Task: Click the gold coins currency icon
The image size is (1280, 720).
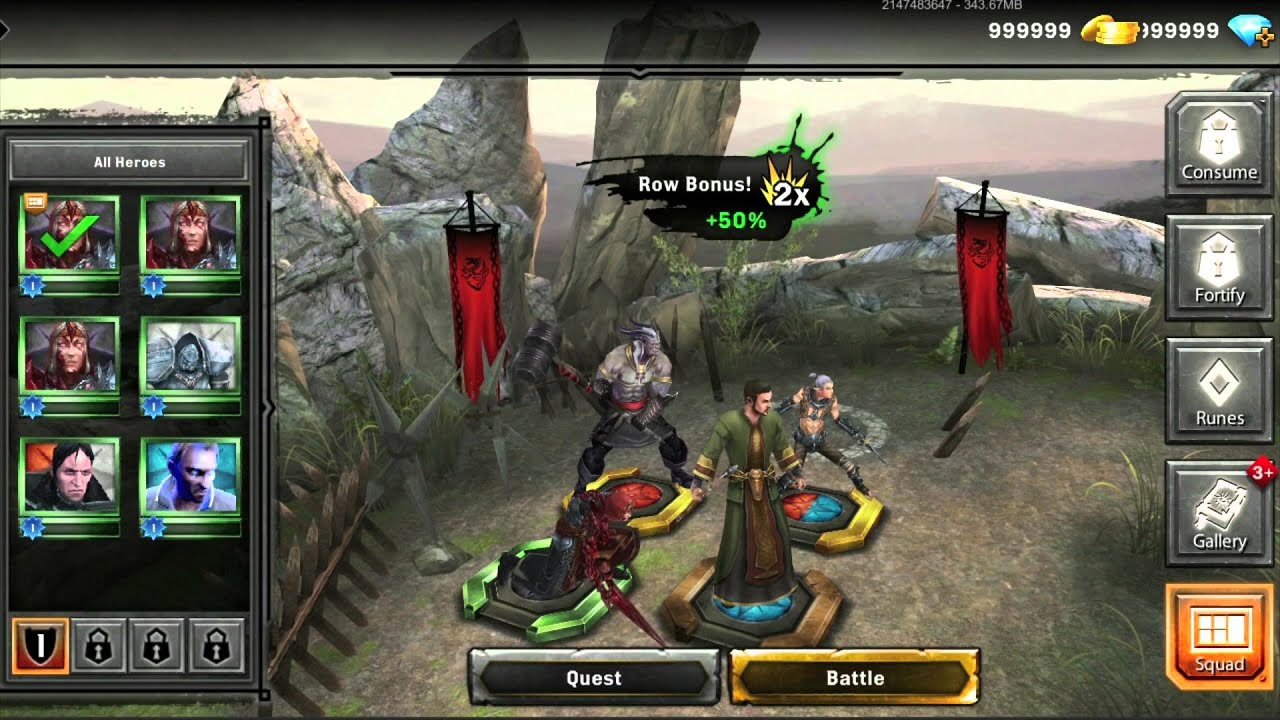Action: (1109, 31)
